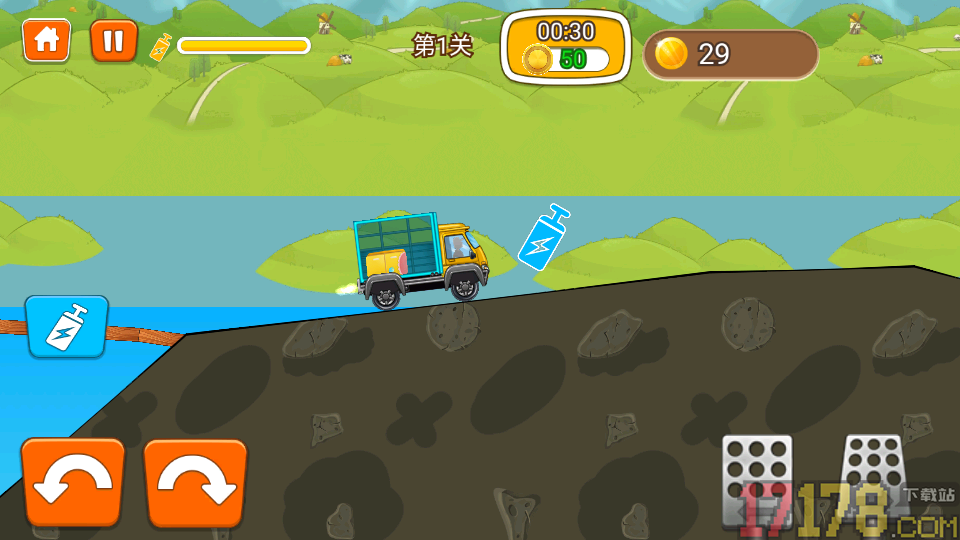Return to the home screen

click(x=47, y=41)
